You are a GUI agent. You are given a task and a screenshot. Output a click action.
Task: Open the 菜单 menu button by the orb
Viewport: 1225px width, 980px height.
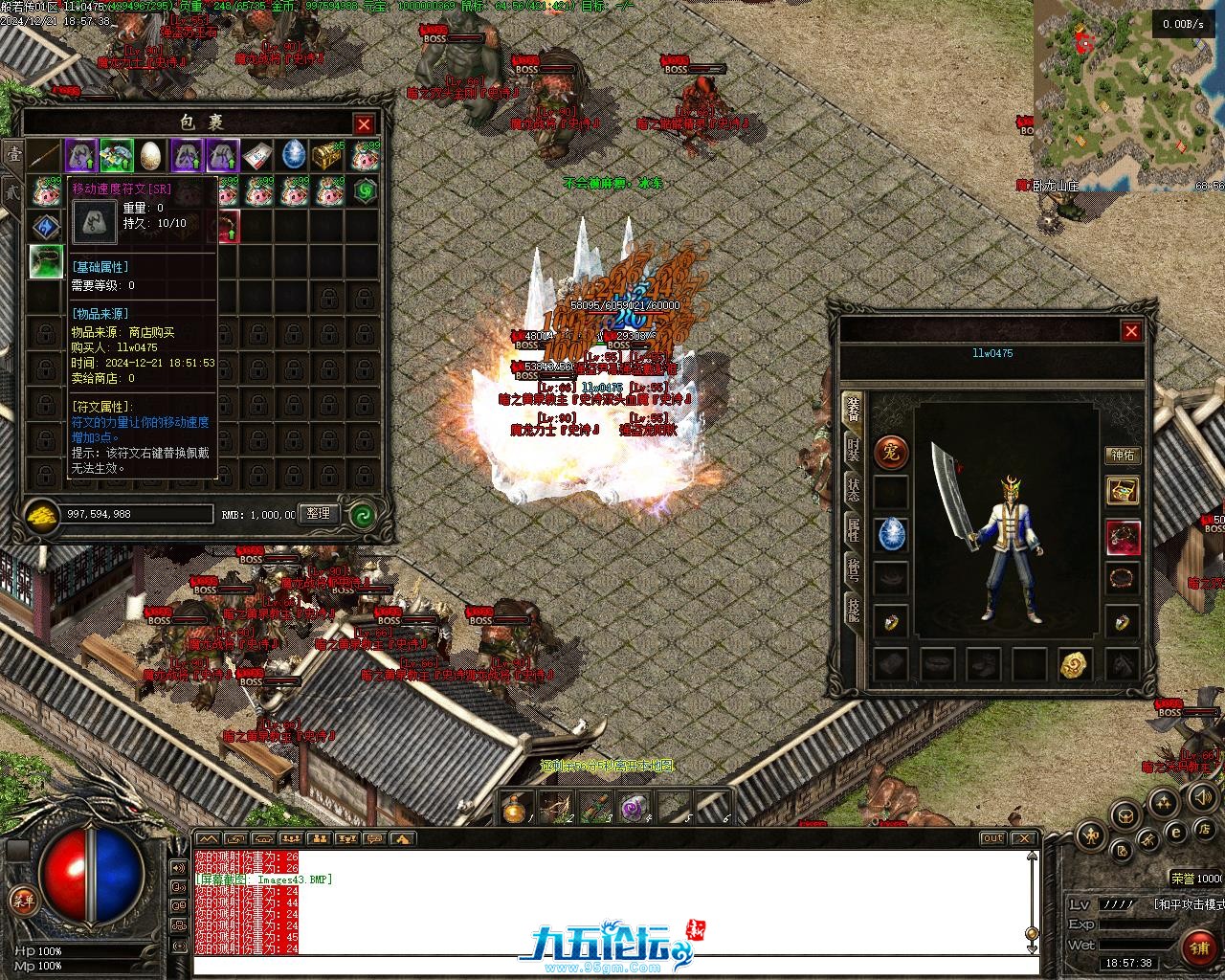coord(22,900)
